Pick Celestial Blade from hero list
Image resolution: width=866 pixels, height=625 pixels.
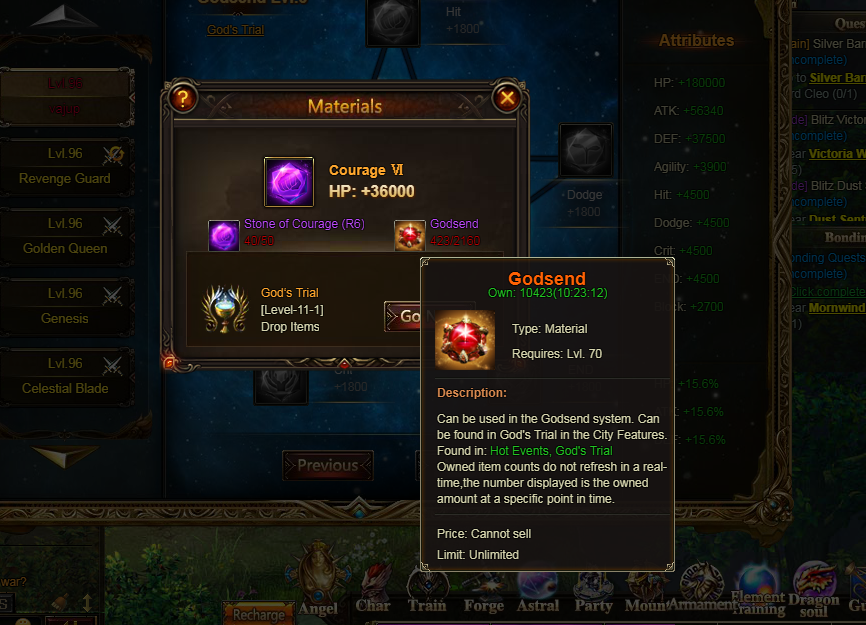[x=65, y=376]
